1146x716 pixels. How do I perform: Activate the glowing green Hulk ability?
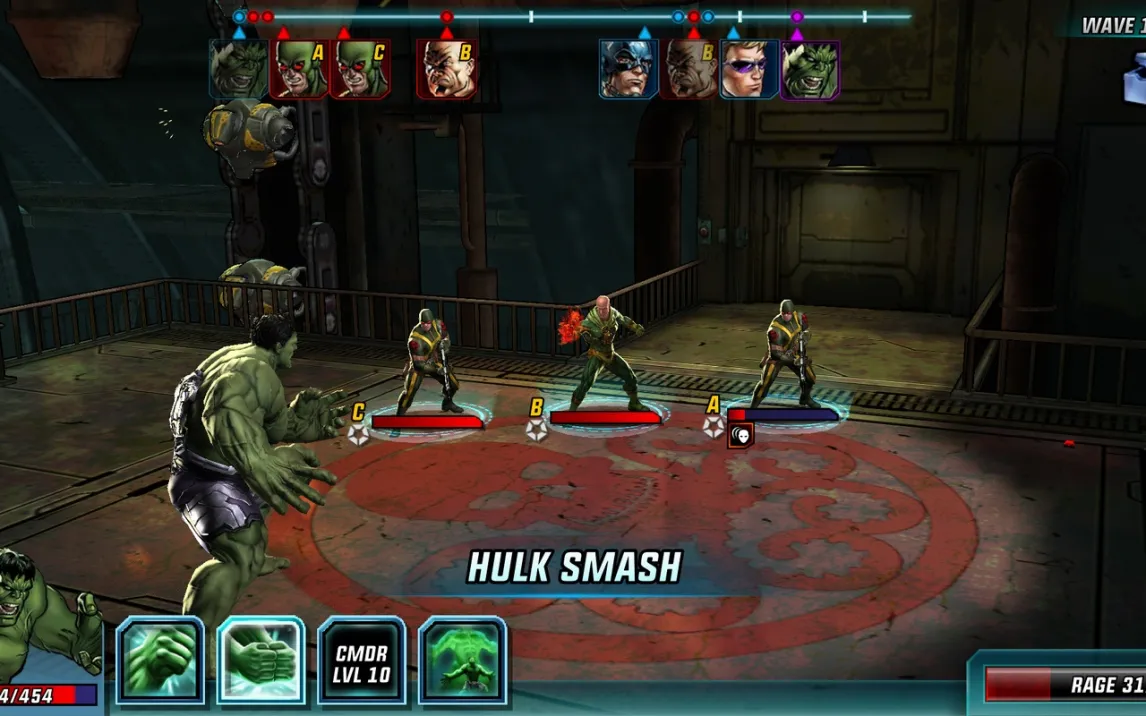[x=463, y=660]
